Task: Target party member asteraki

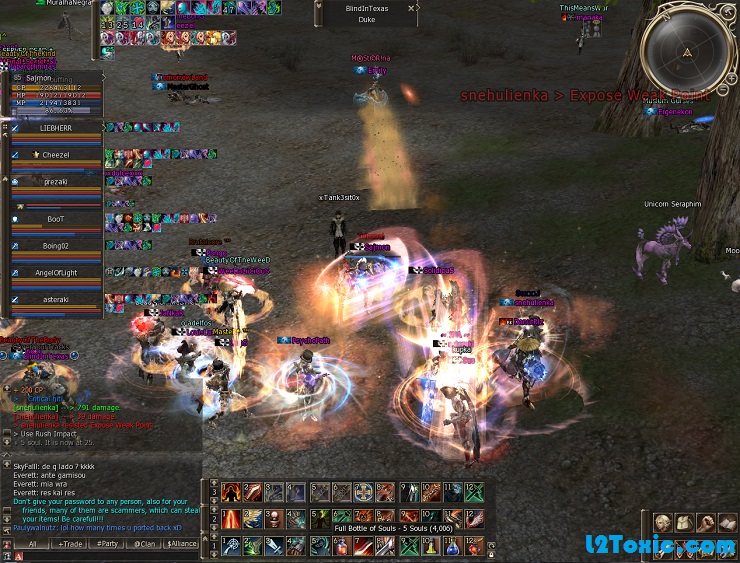Action: click(x=56, y=300)
